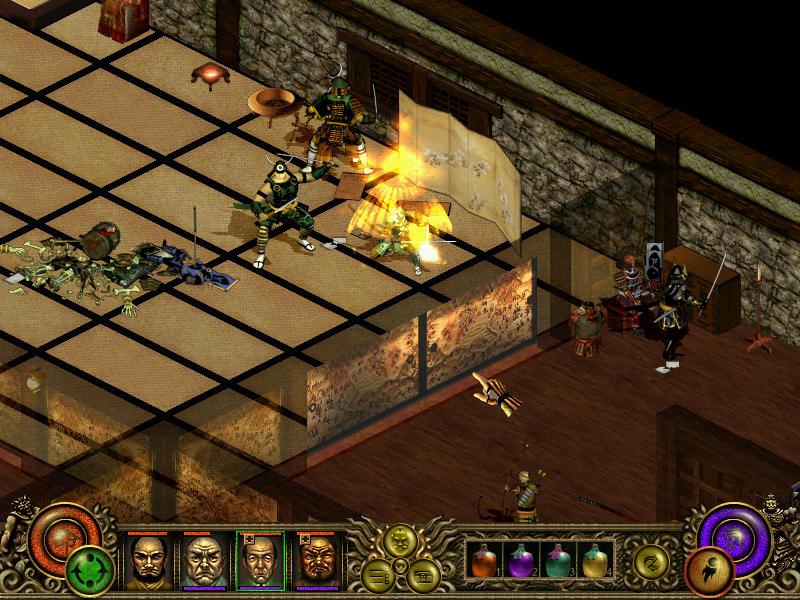This screenshot has width=800, height=600.
Task: Select the bald heavyset monk portrait
Action: click(204, 560)
